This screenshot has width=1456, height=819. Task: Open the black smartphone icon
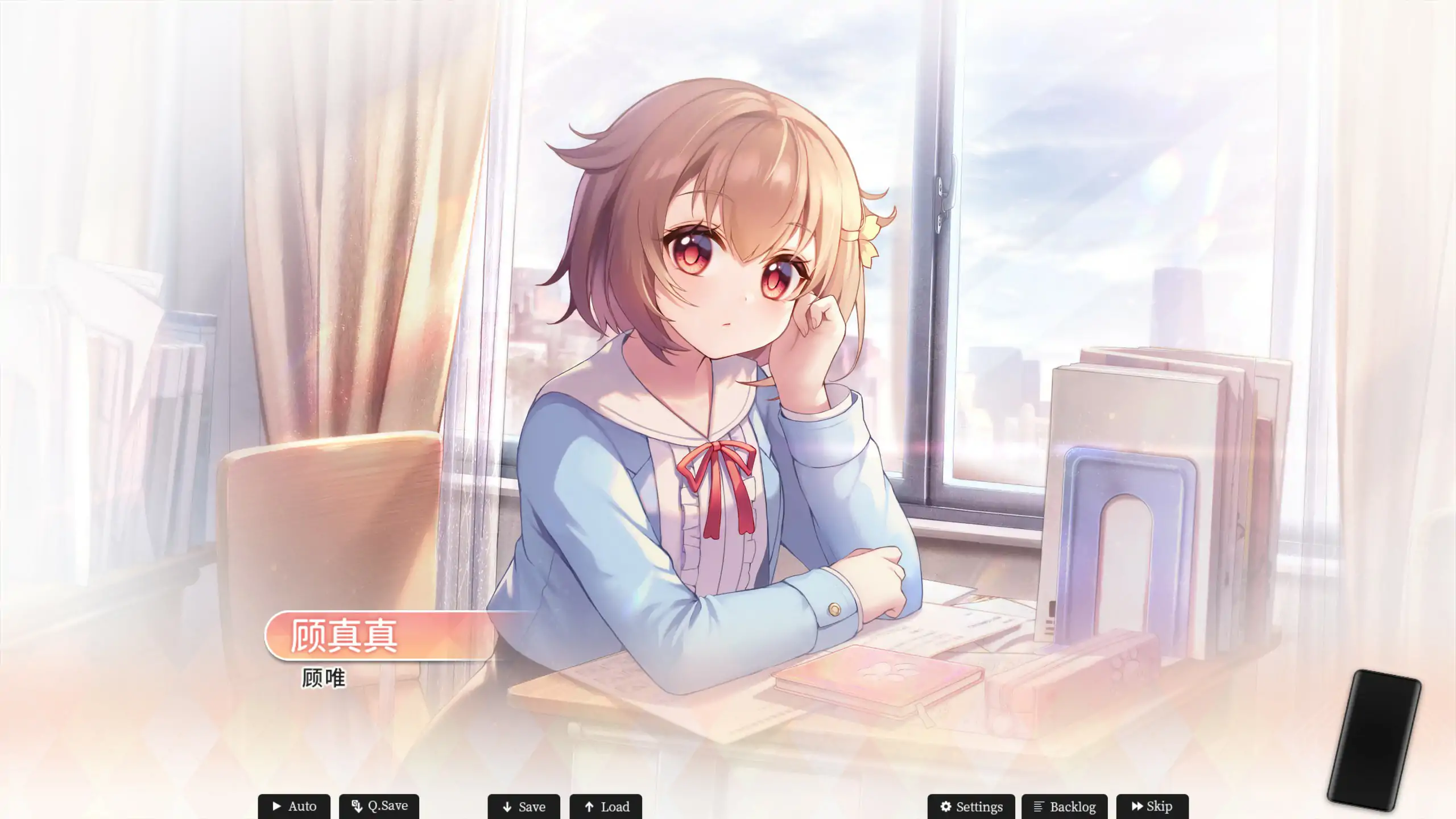pyautogui.click(x=1374, y=739)
